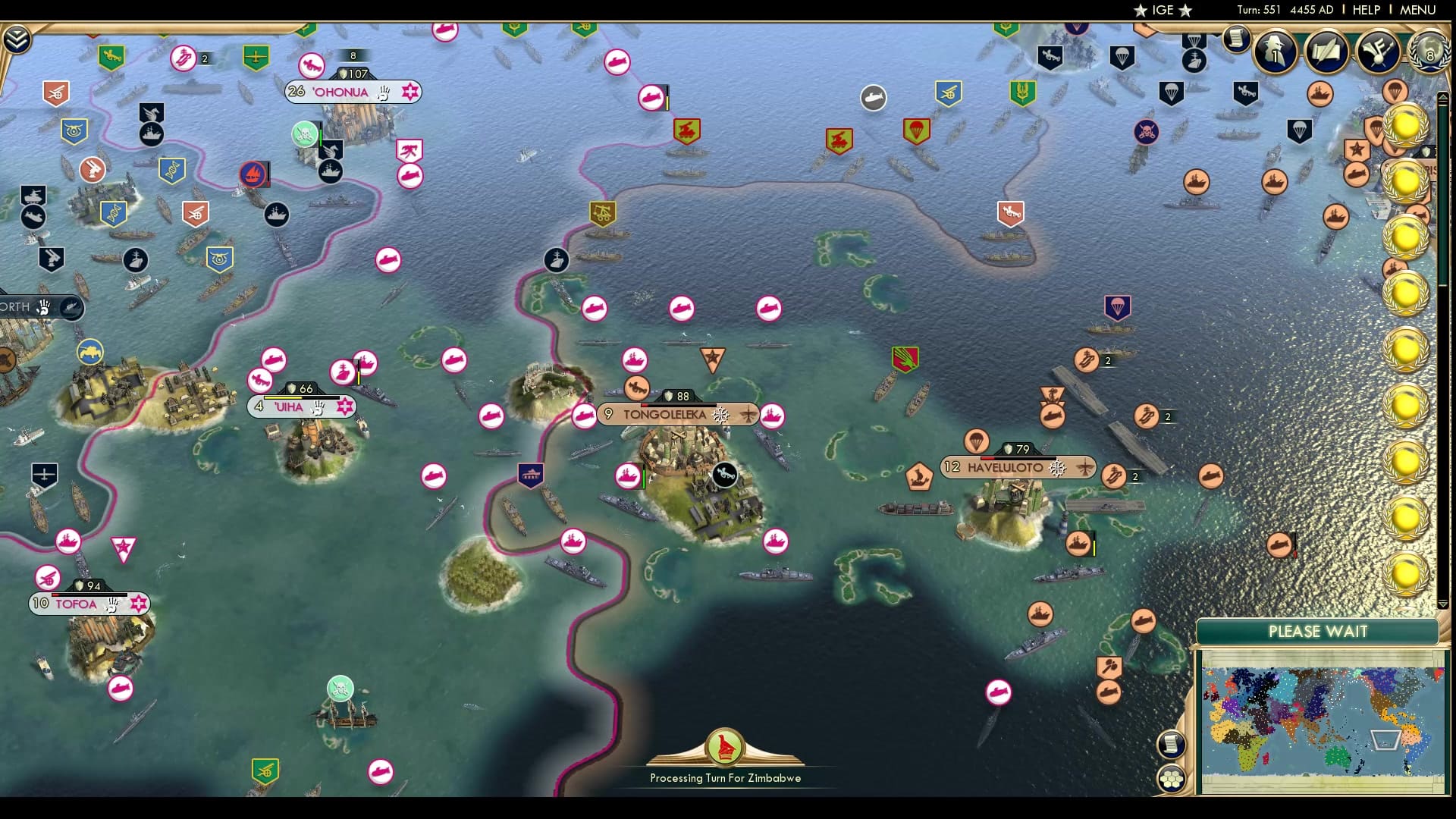The width and height of the screenshot is (1456, 819).
Task: Open the MENU from the top bar
Action: click(x=1417, y=10)
